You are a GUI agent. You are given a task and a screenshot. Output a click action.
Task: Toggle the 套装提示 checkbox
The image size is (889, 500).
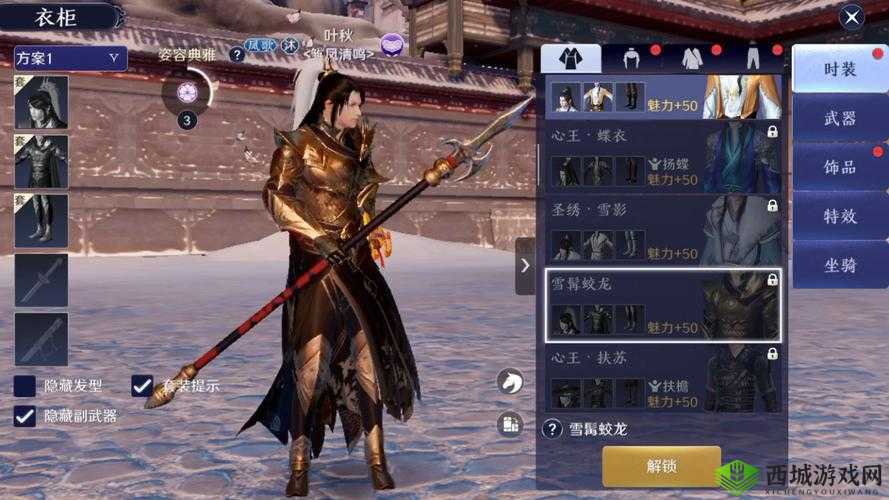pos(143,386)
